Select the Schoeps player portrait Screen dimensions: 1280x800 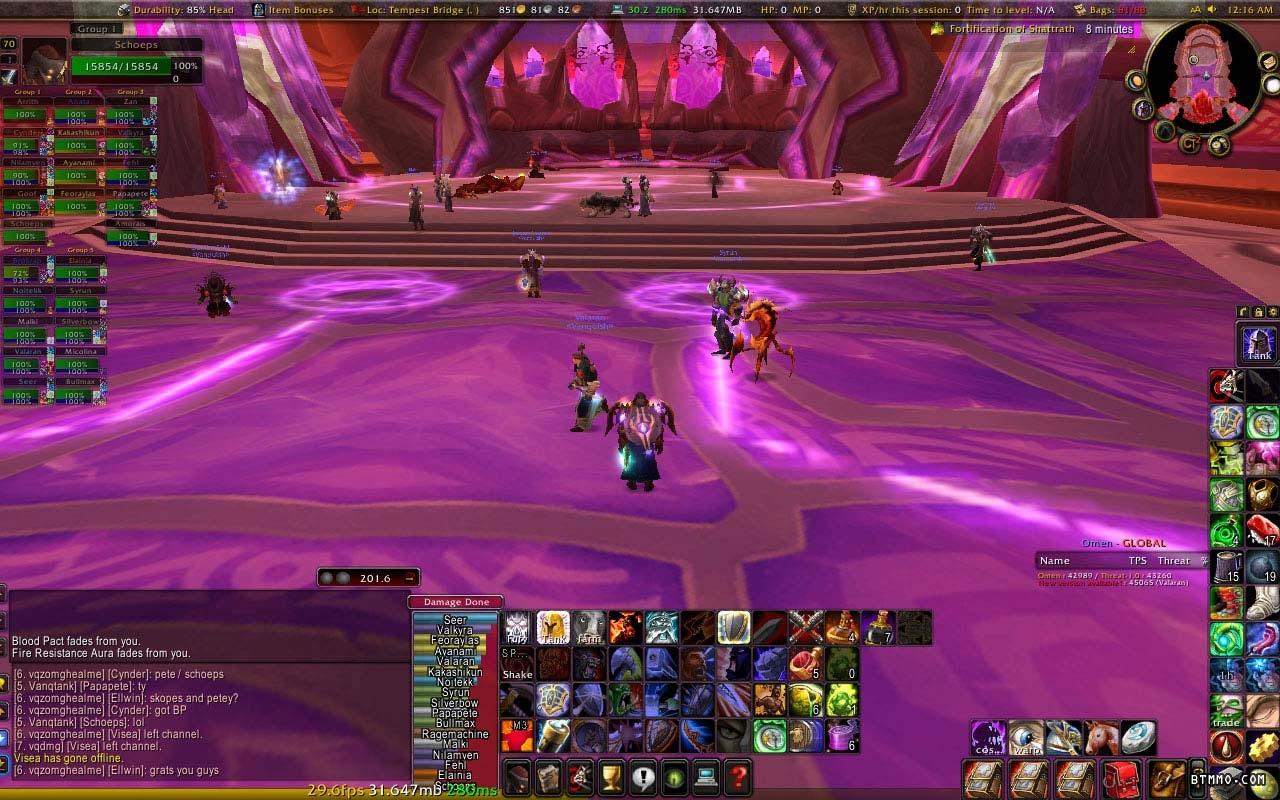(x=45, y=62)
